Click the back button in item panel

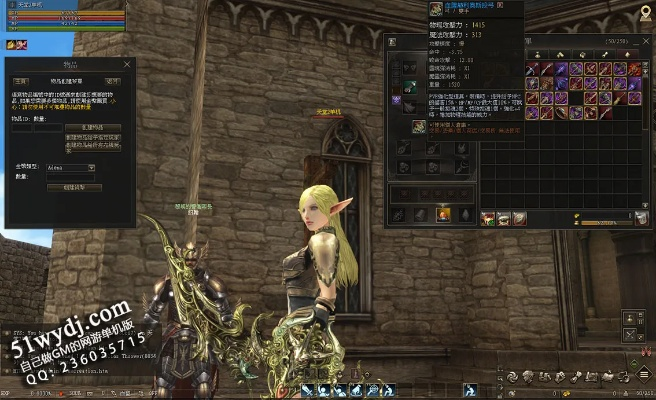point(113,81)
